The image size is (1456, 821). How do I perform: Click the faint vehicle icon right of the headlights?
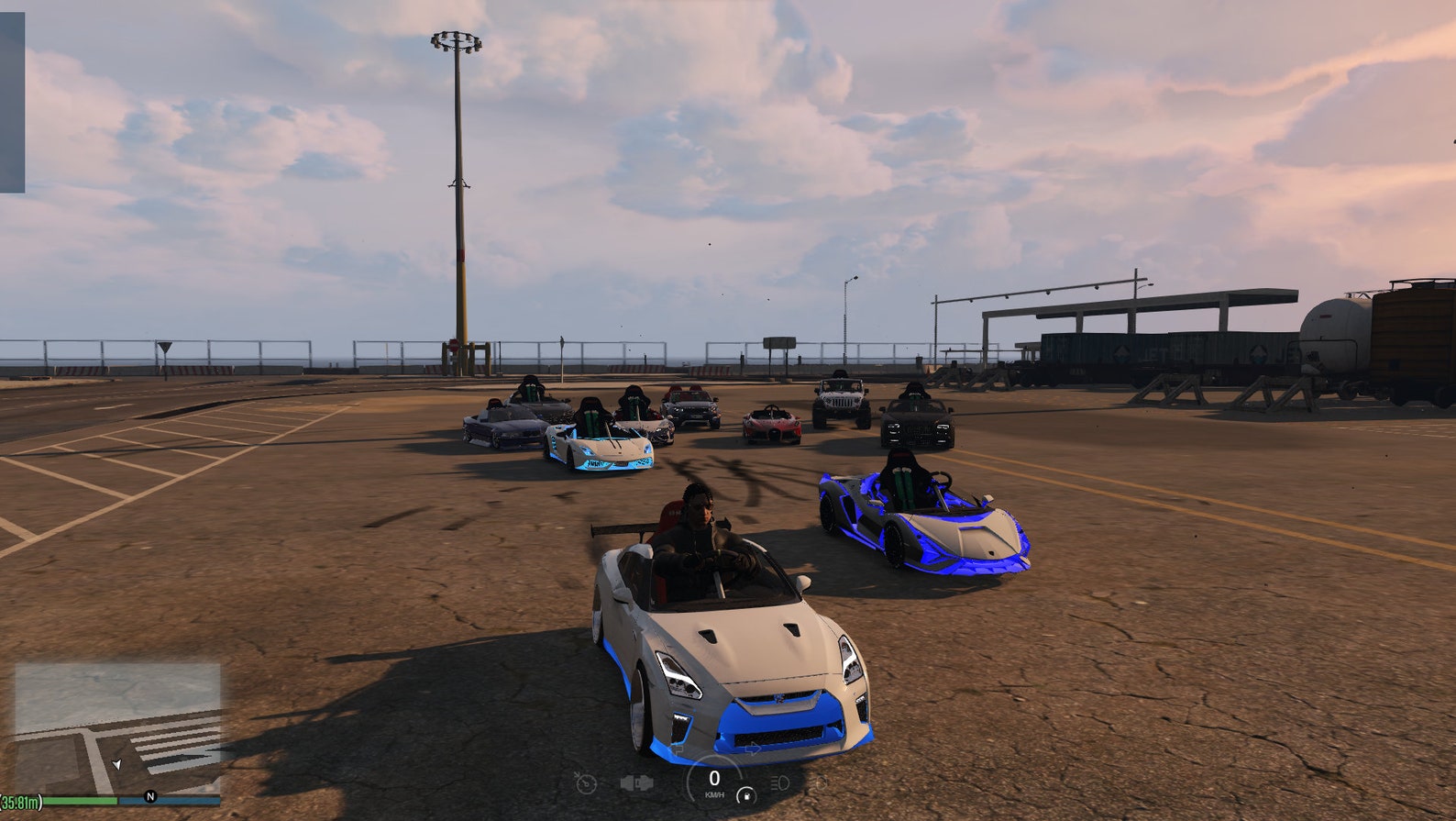coord(821,782)
